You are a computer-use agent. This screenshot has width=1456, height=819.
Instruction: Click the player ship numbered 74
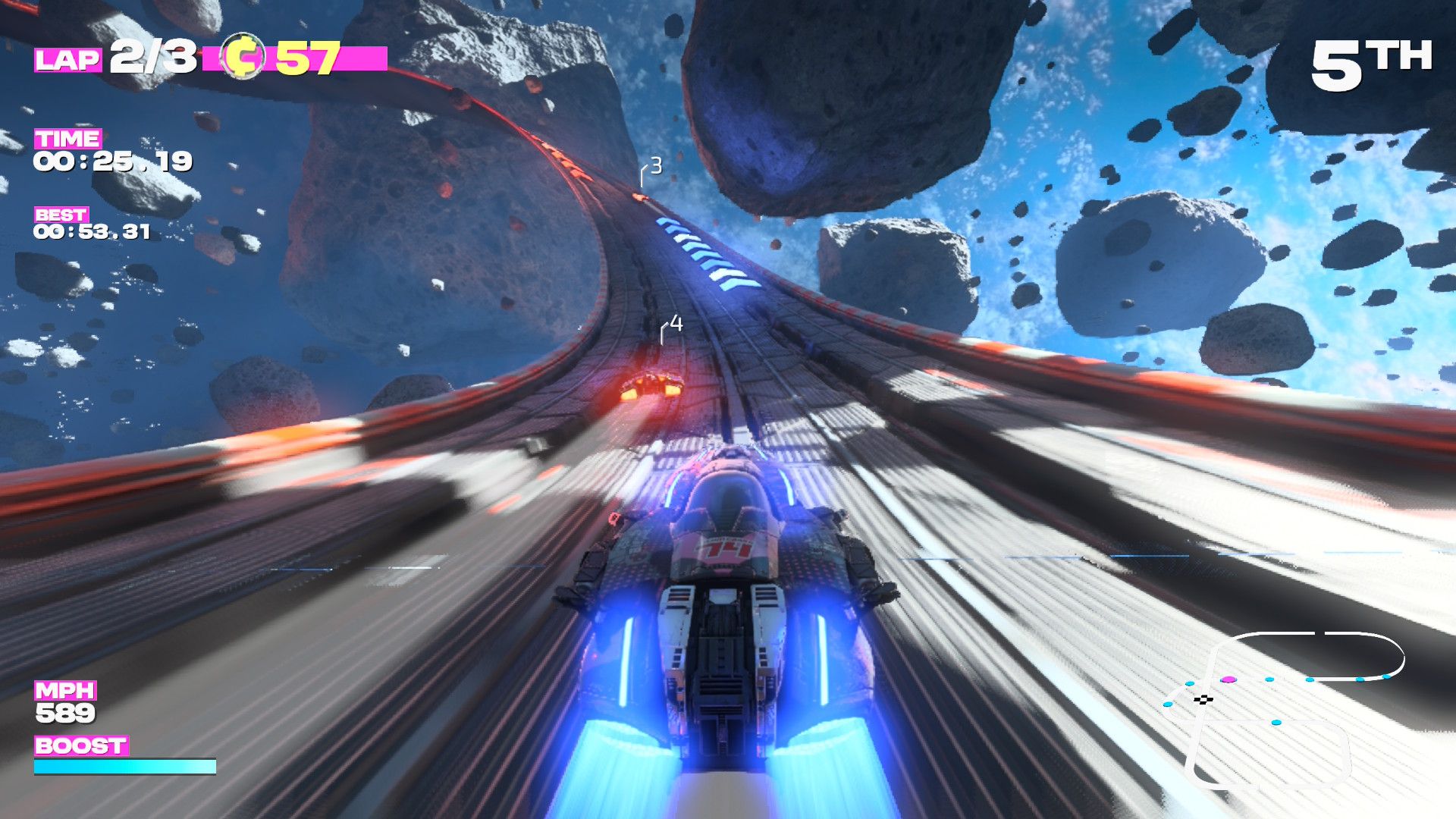click(728, 569)
